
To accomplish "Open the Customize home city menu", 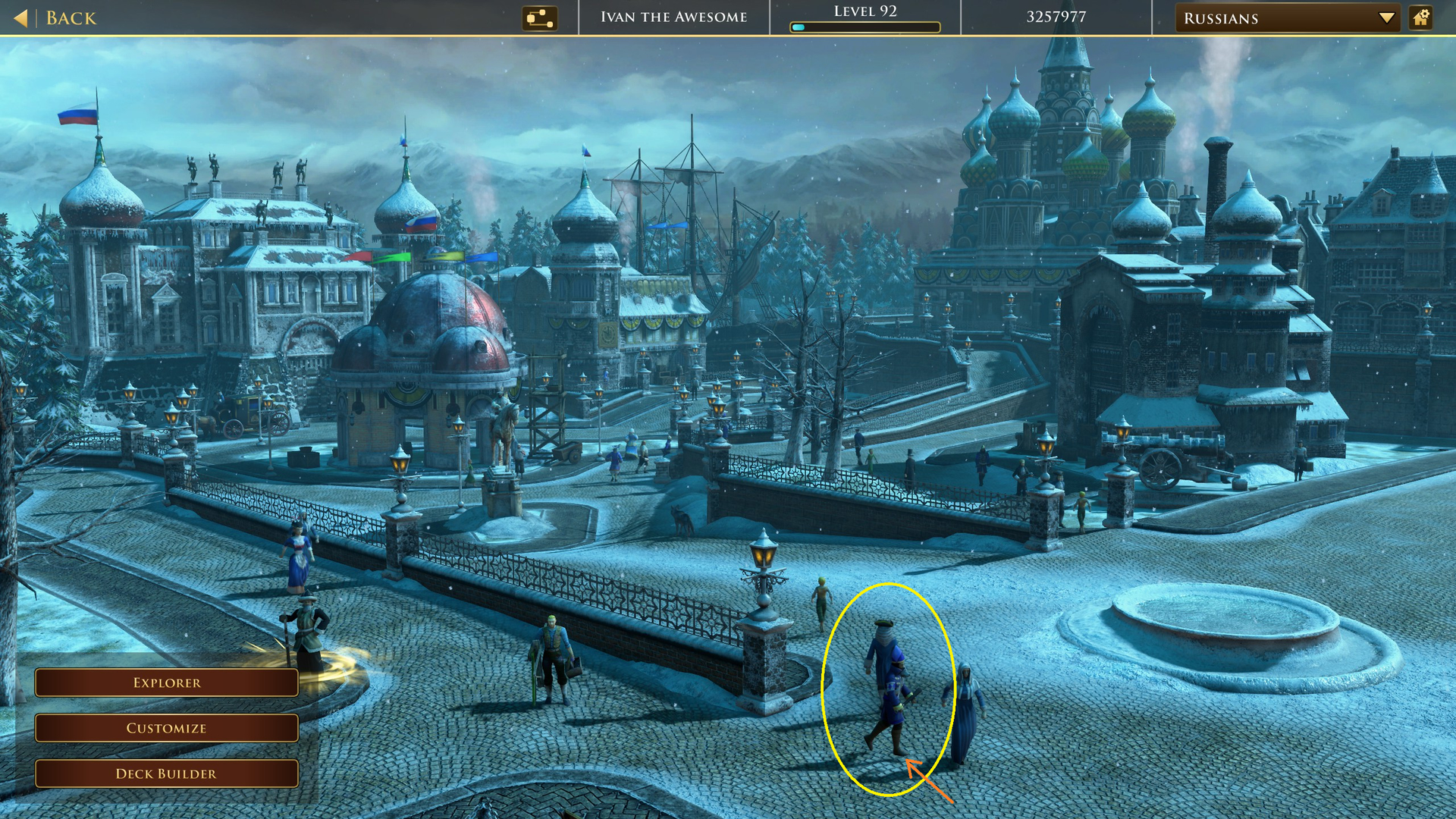I will click(167, 728).
